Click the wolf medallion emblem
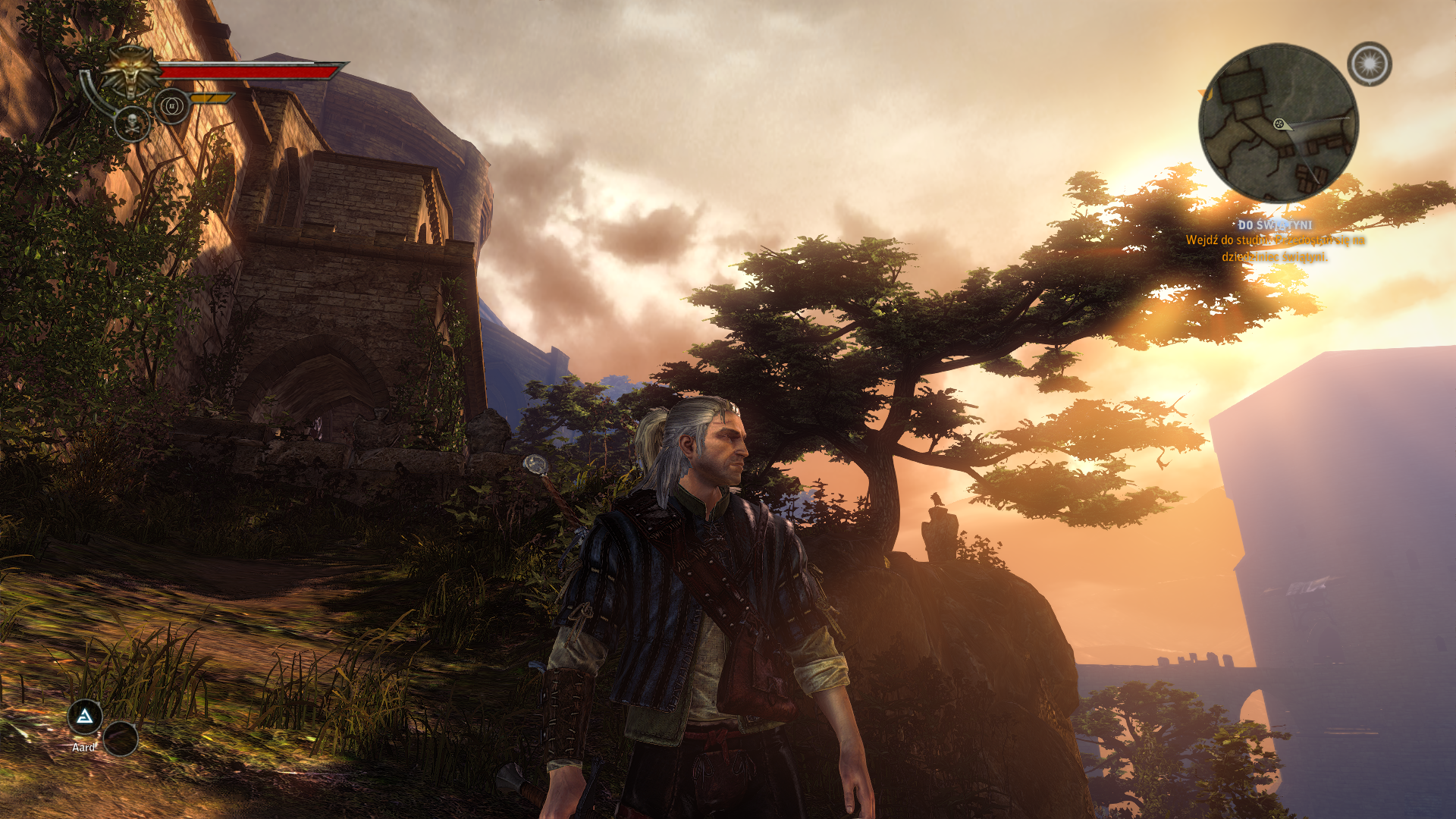The height and width of the screenshot is (819, 1456). click(131, 71)
